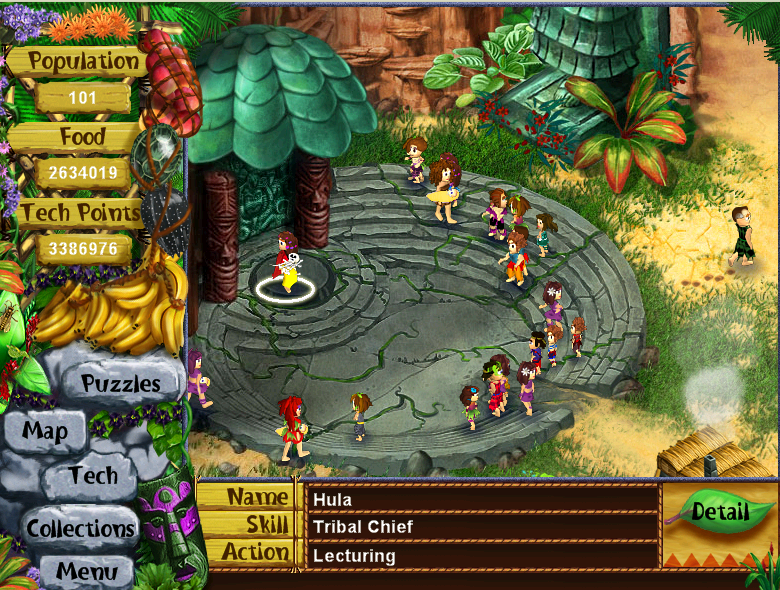View the Collections screen

click(81, 528)
